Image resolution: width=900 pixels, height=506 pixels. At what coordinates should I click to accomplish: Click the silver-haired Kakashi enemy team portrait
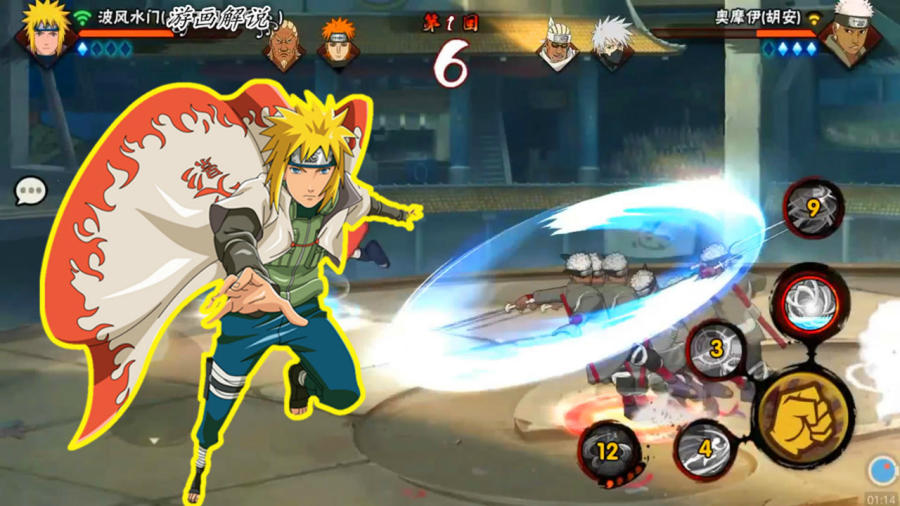(x=611, y=44)
